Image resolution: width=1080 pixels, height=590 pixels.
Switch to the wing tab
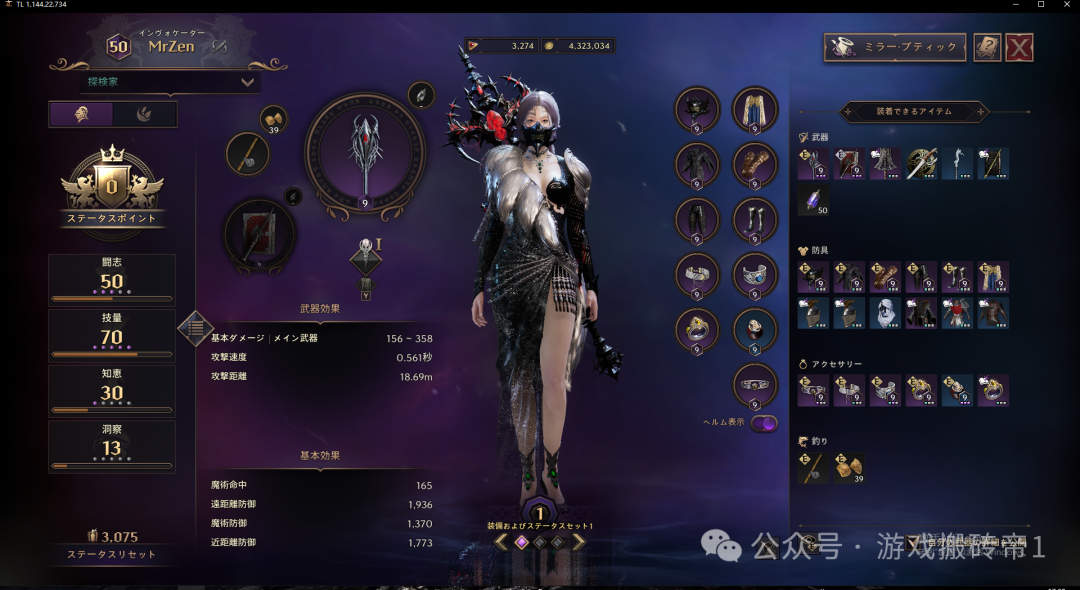145,114
